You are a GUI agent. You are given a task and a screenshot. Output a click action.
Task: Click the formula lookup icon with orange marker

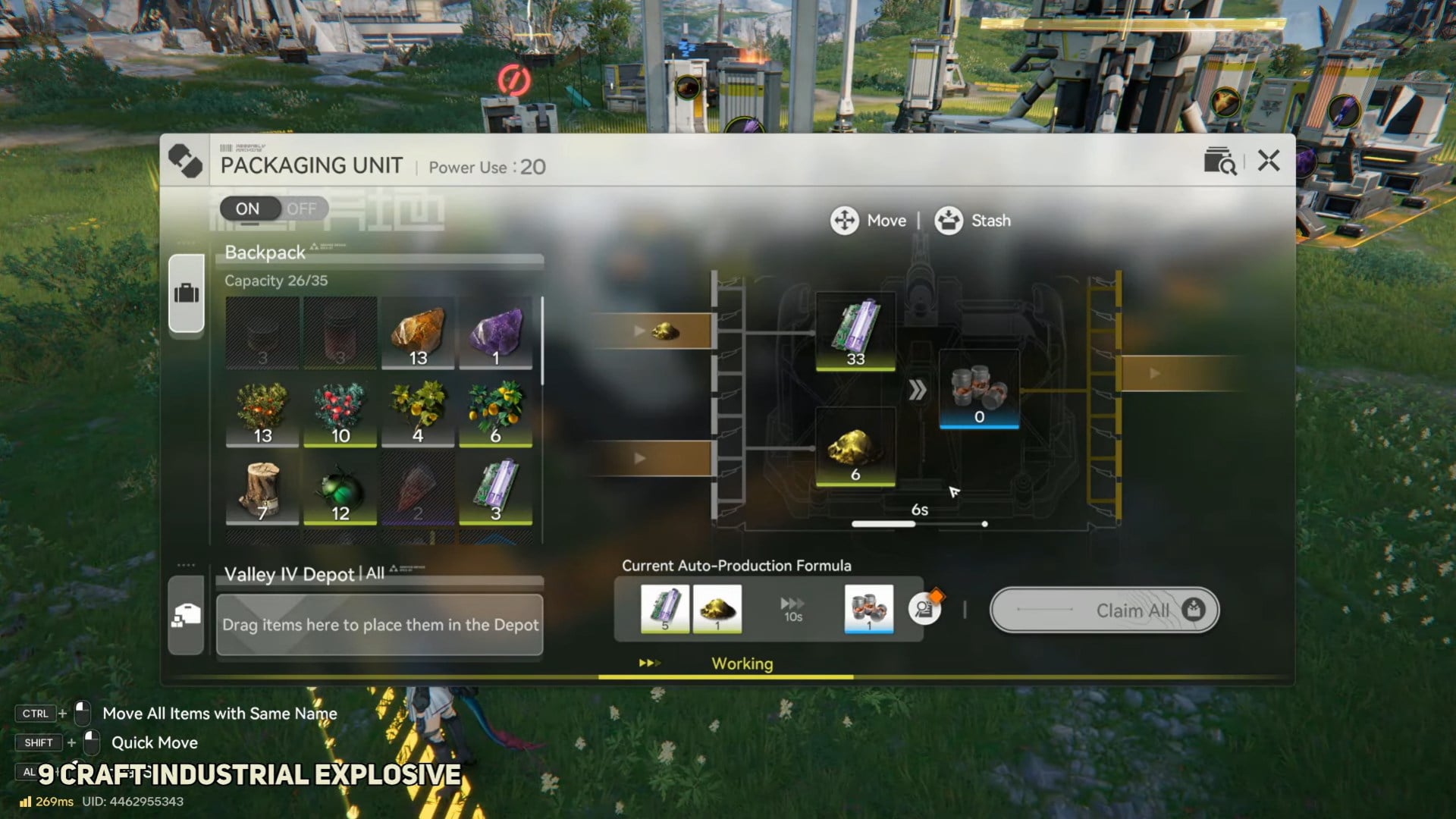pyautogui.click(x=927, y=608)
